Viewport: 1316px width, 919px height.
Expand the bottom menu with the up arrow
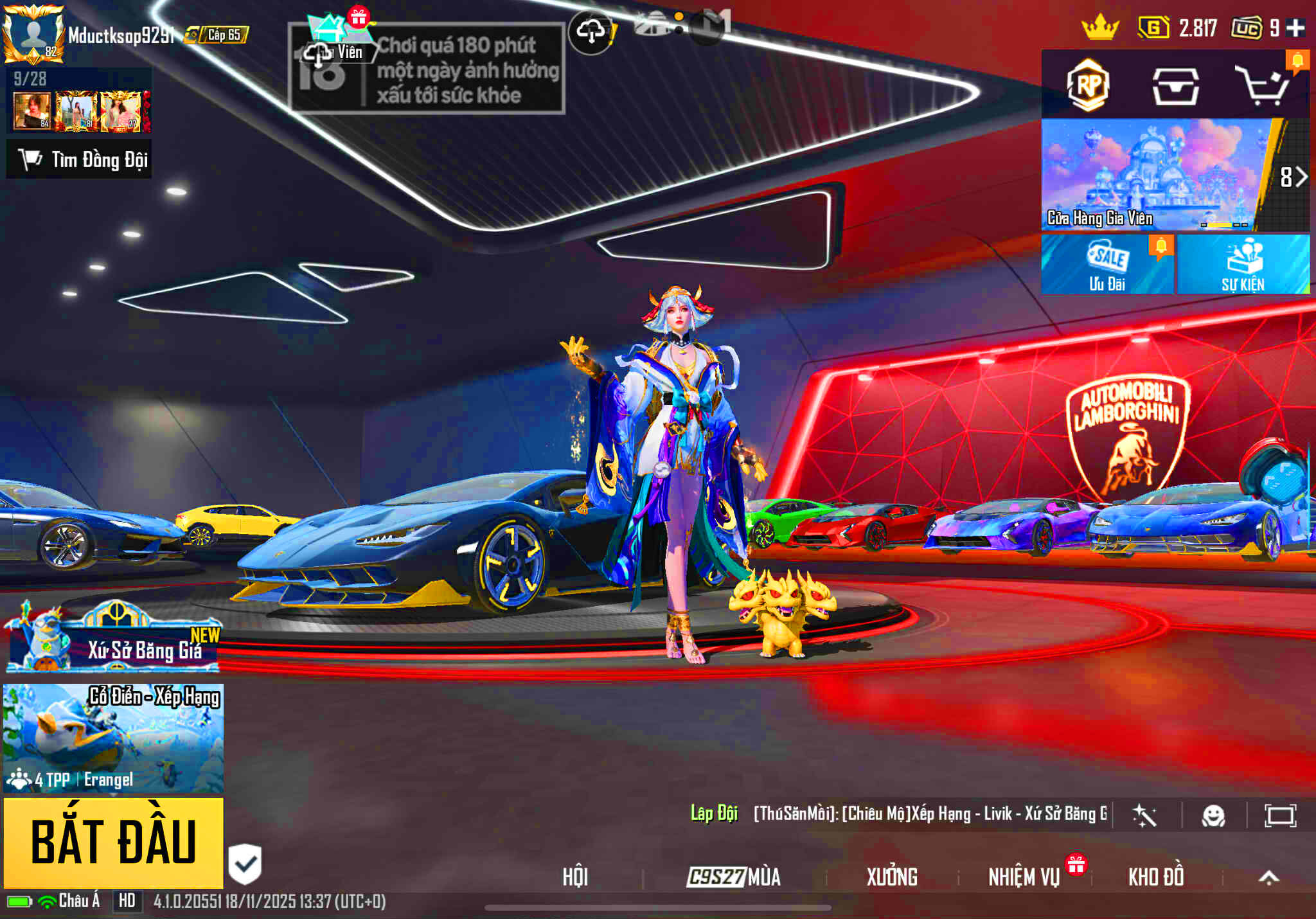[x=1268, y=878]
